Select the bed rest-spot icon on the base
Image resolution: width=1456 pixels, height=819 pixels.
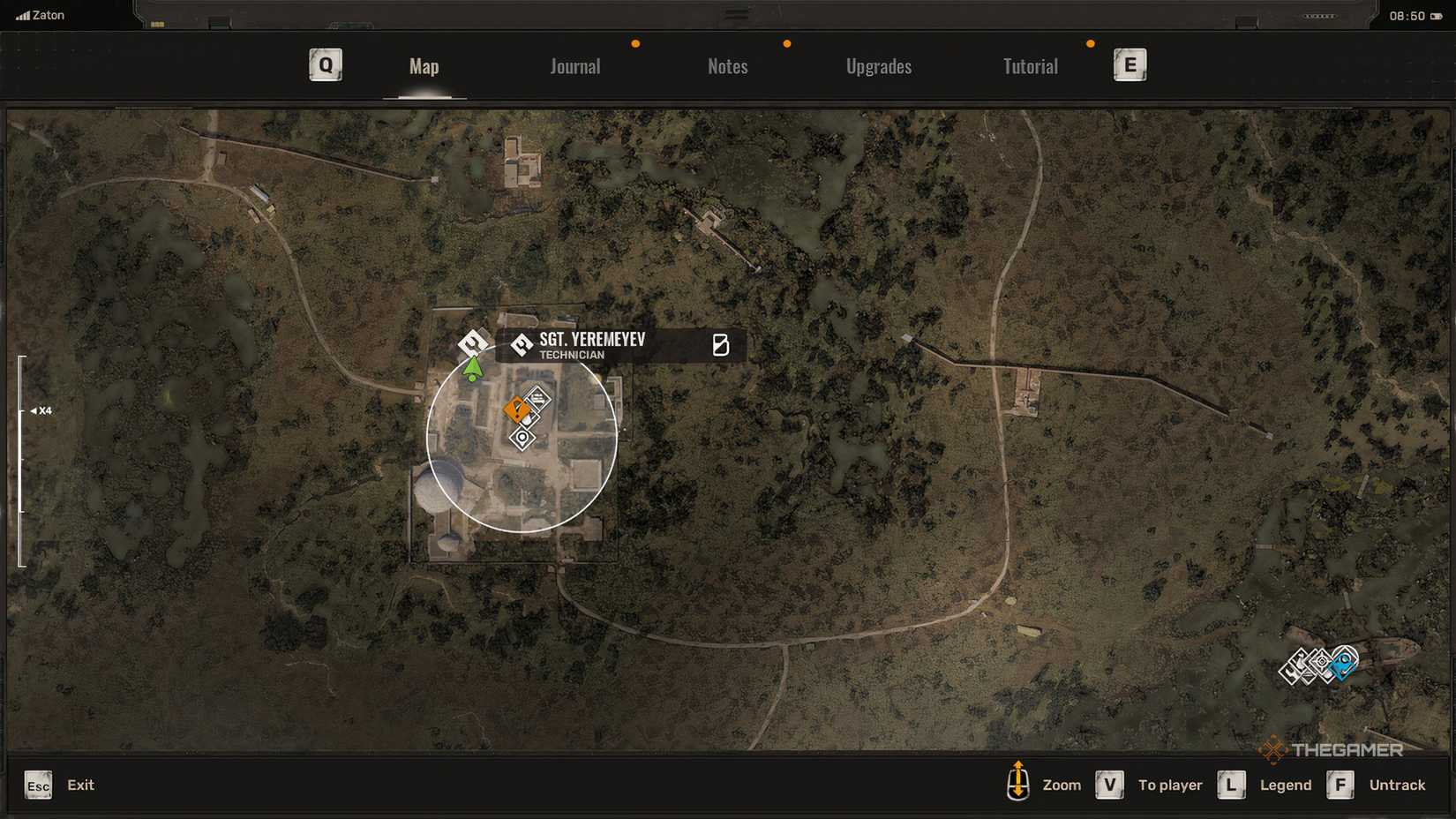coord(538,397)
